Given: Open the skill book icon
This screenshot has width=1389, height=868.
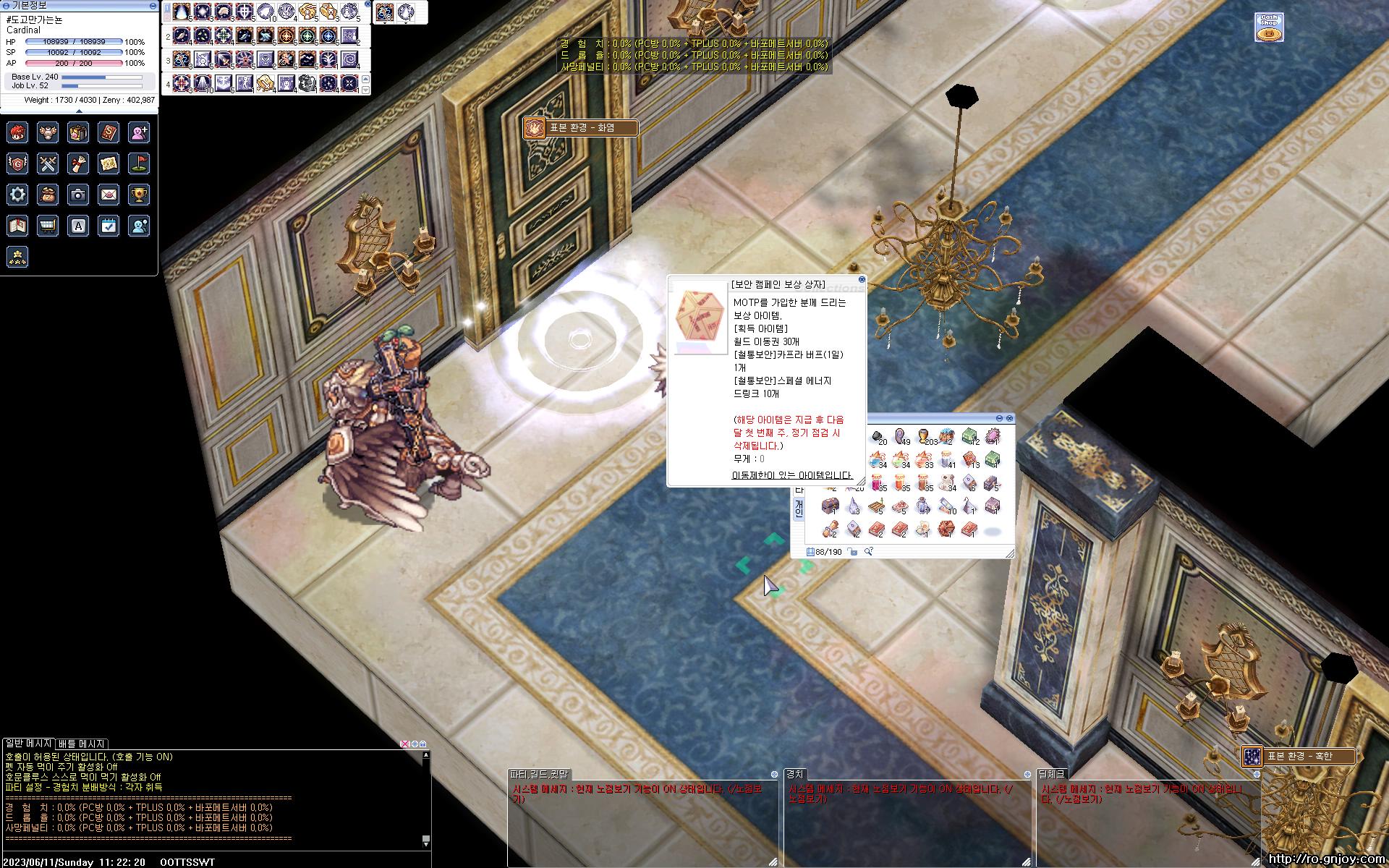Looking at the screenshot, I should [x=109, y=132].
